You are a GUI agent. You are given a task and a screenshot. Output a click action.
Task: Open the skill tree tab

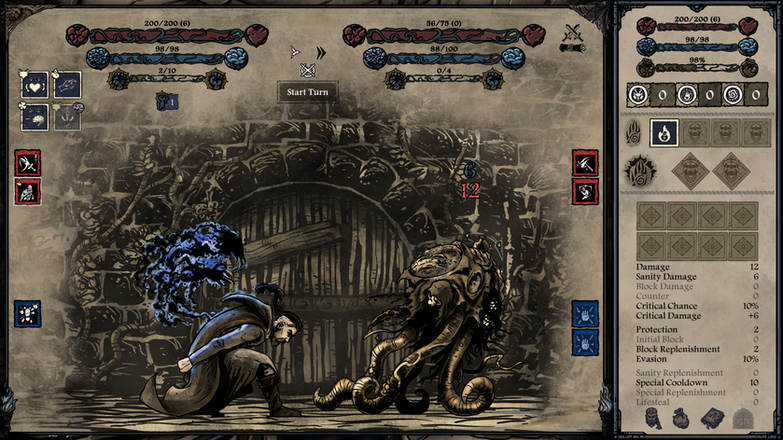tap(742, 417)
